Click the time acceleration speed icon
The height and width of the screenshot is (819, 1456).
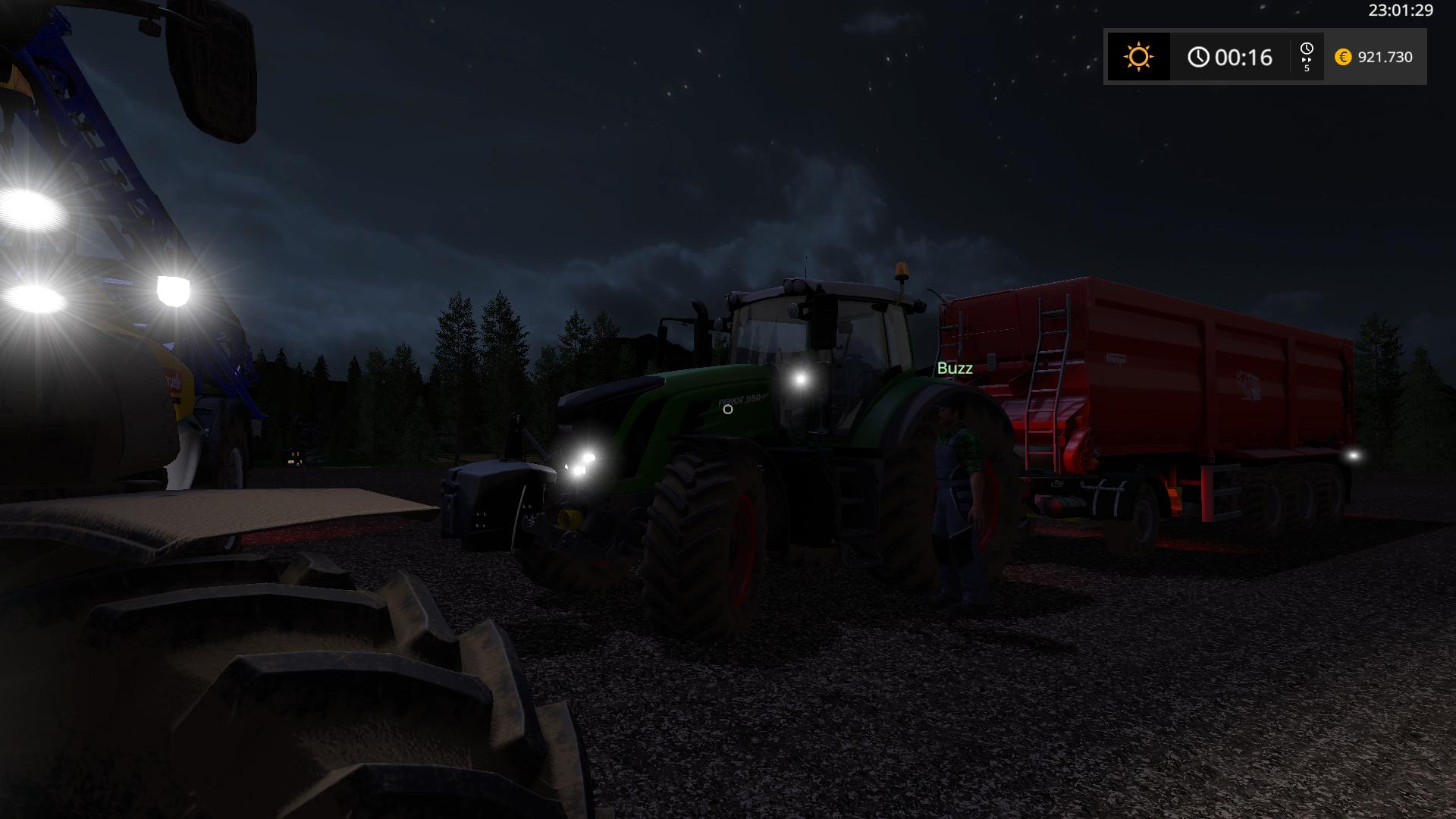pyautogui.click(x=1307, y=57)
